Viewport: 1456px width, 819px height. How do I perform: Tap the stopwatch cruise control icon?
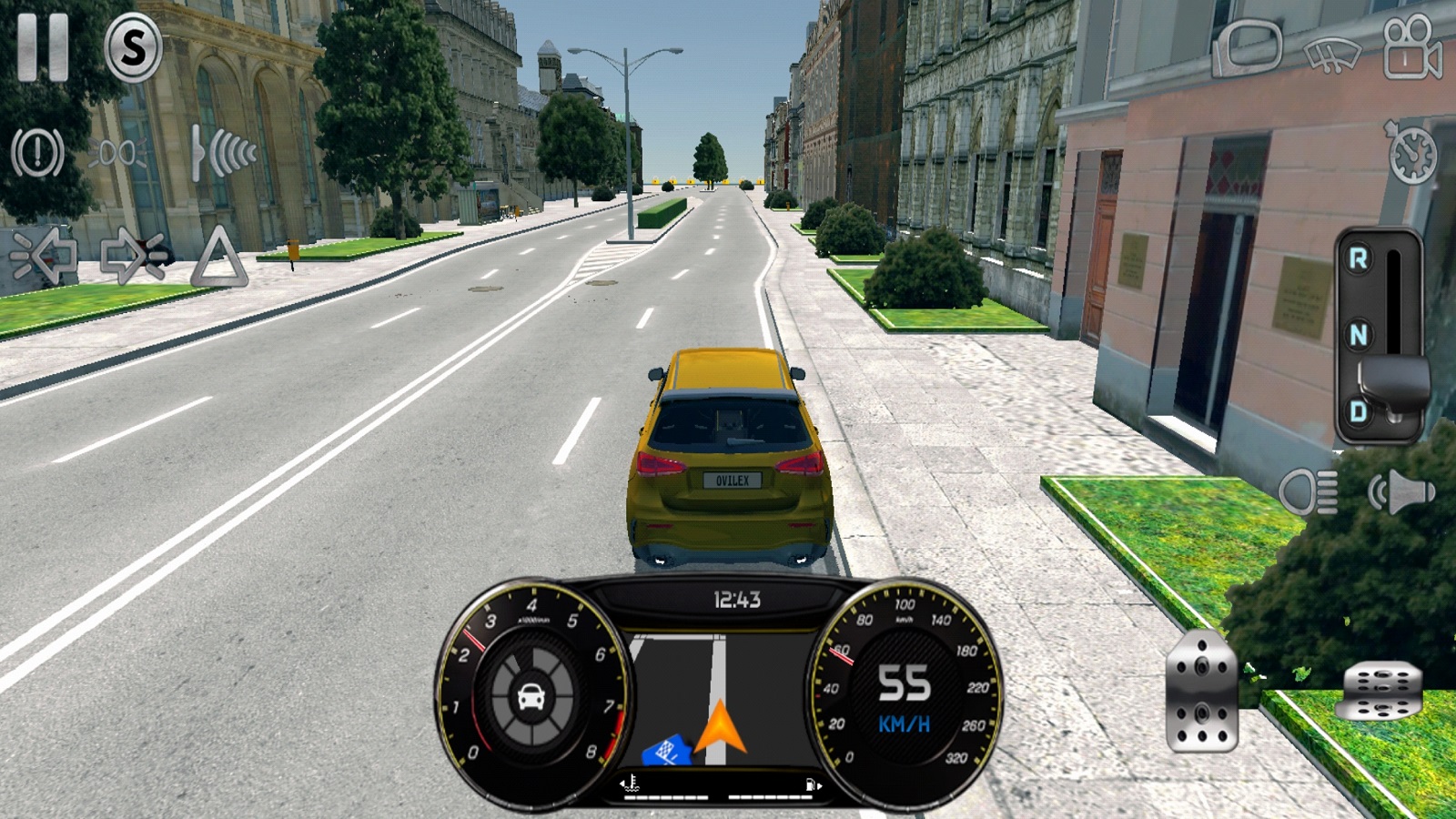coord(1411,152)
